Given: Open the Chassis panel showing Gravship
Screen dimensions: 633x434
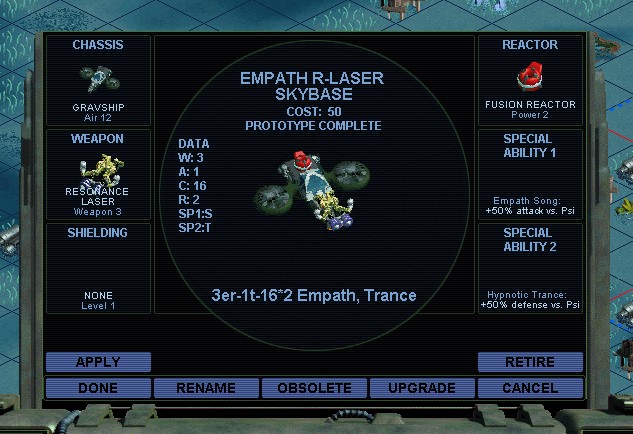Looking at the screenshot, I should [98, 81].
